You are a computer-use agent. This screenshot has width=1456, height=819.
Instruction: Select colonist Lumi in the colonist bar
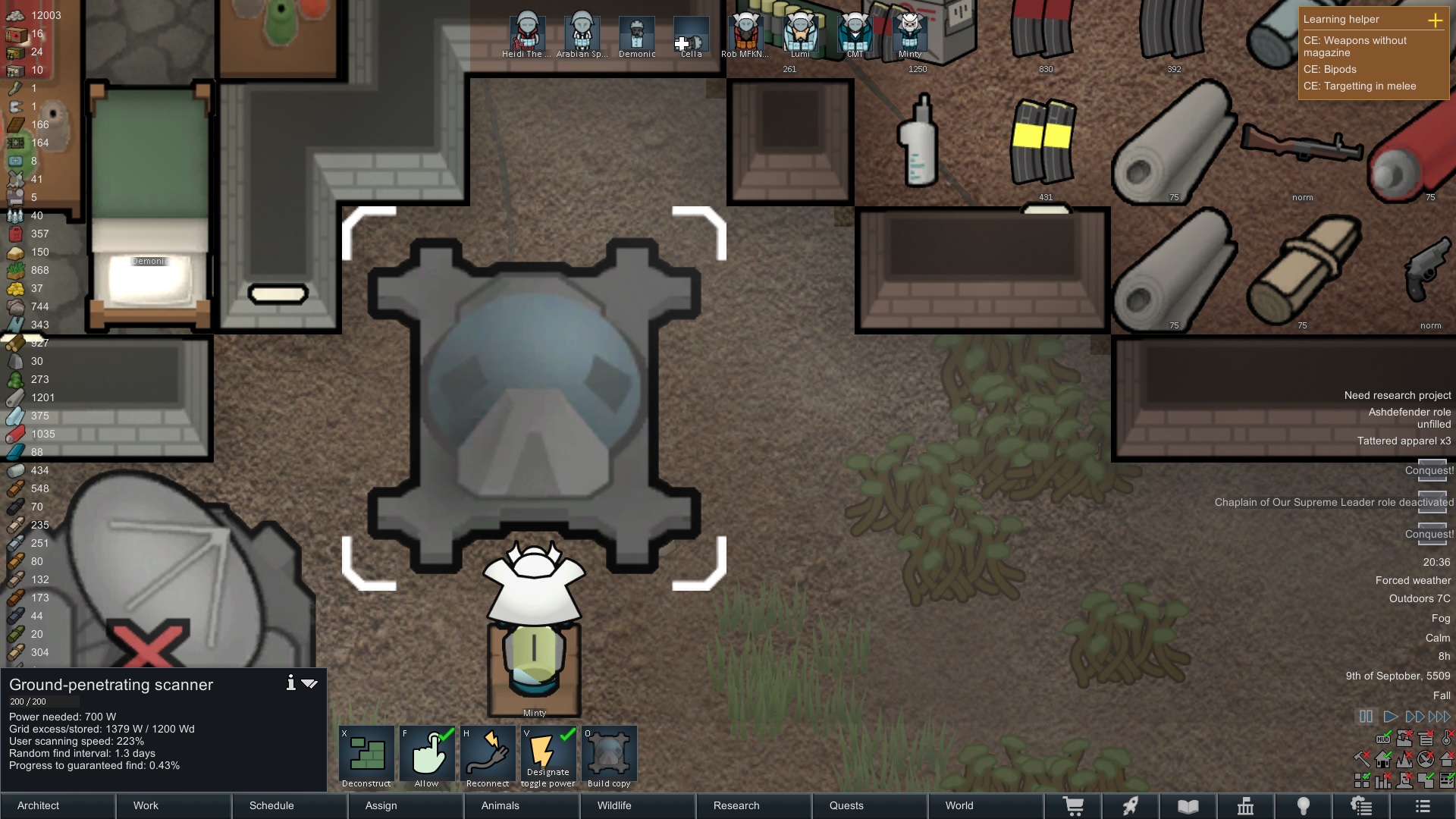point(800,33)
